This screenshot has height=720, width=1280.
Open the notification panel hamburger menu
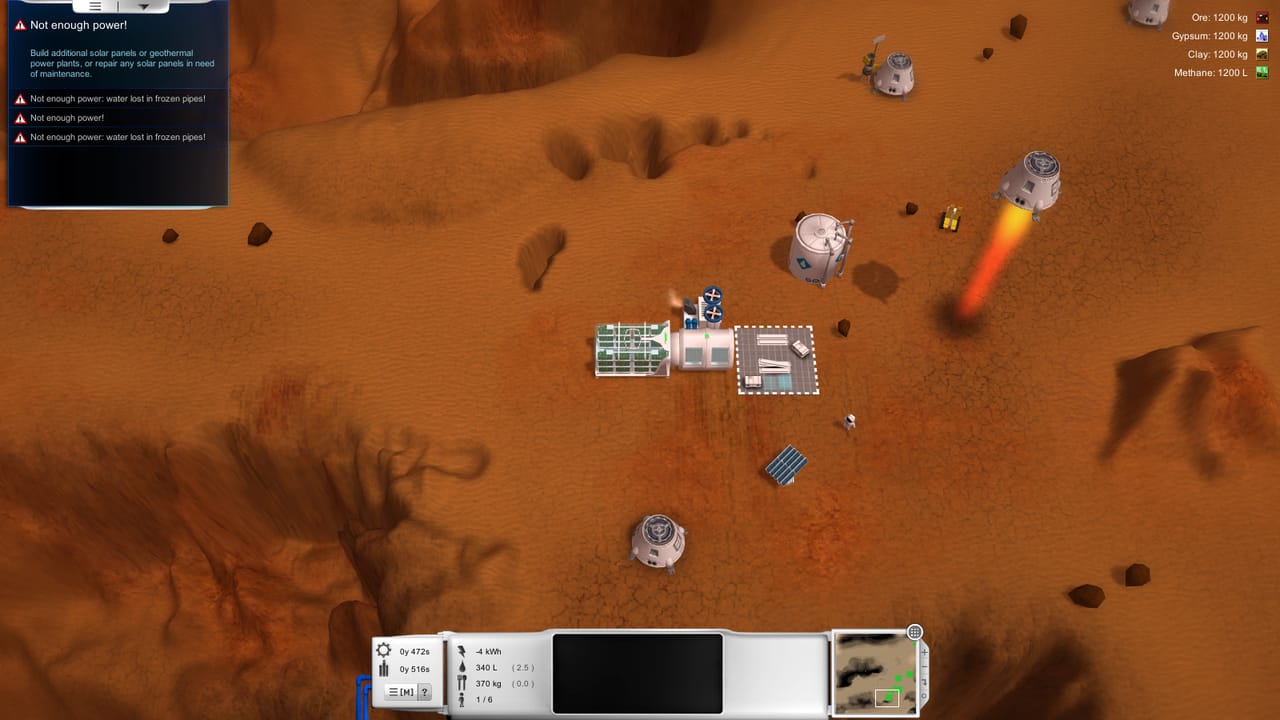coord(95,6)
